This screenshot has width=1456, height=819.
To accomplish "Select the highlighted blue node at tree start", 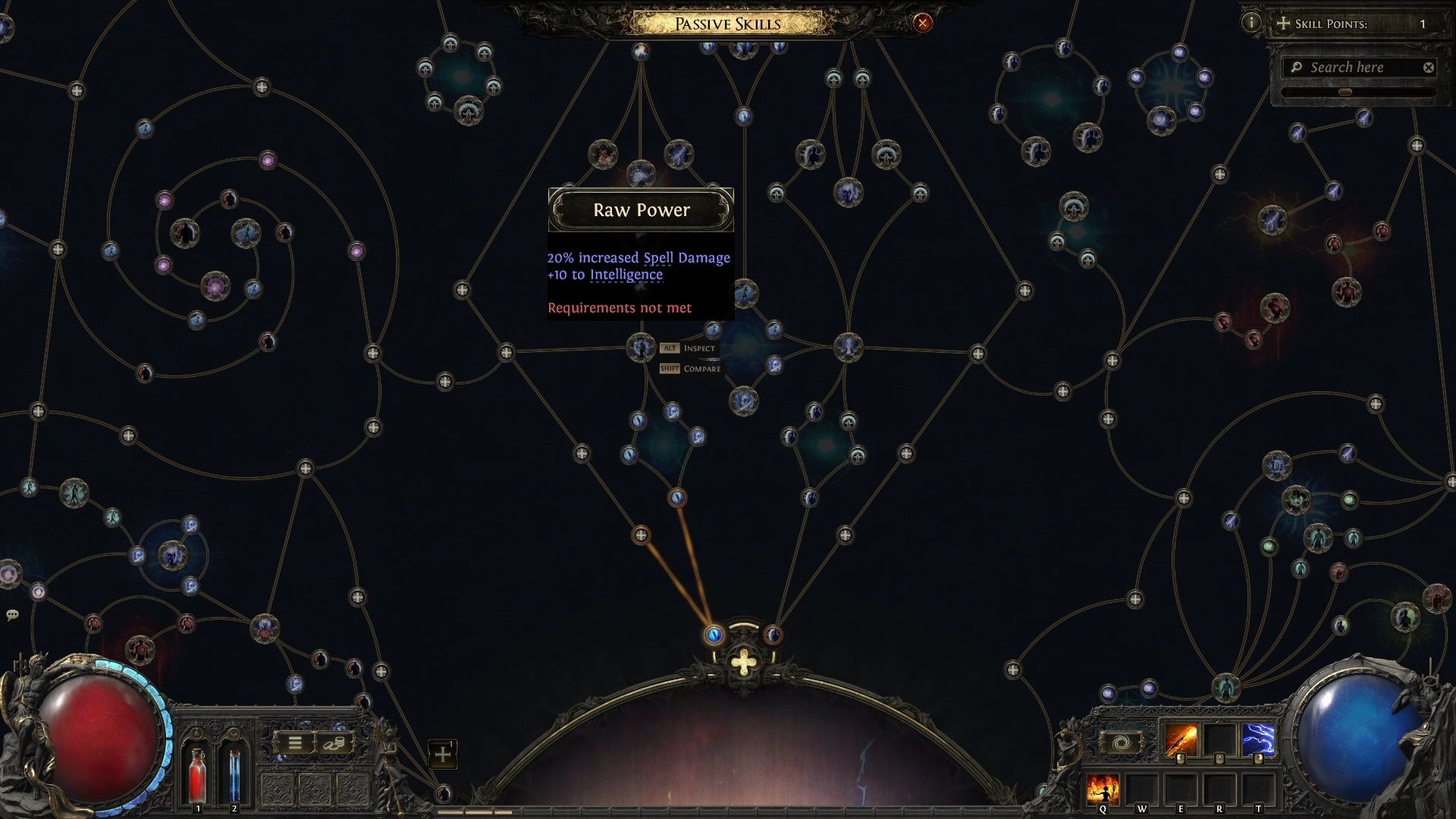I will pyautogui.click(x=714, y=634).
